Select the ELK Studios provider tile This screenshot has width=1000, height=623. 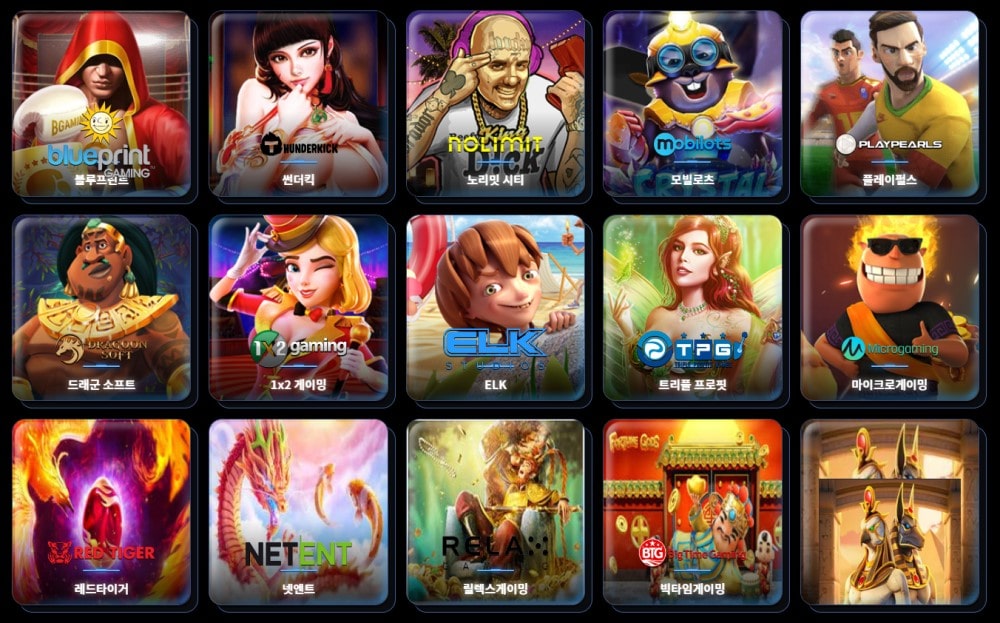(495, 308)
